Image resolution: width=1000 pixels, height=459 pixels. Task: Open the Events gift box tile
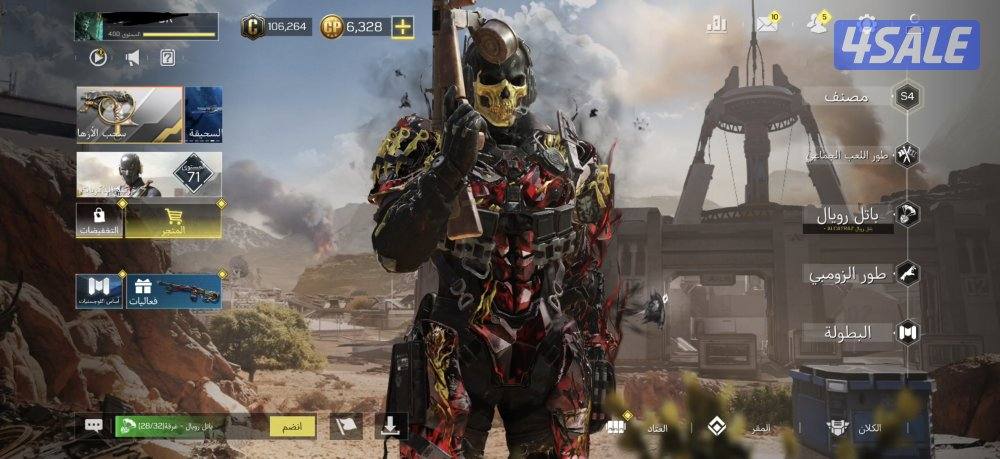(x=174, y=292)
